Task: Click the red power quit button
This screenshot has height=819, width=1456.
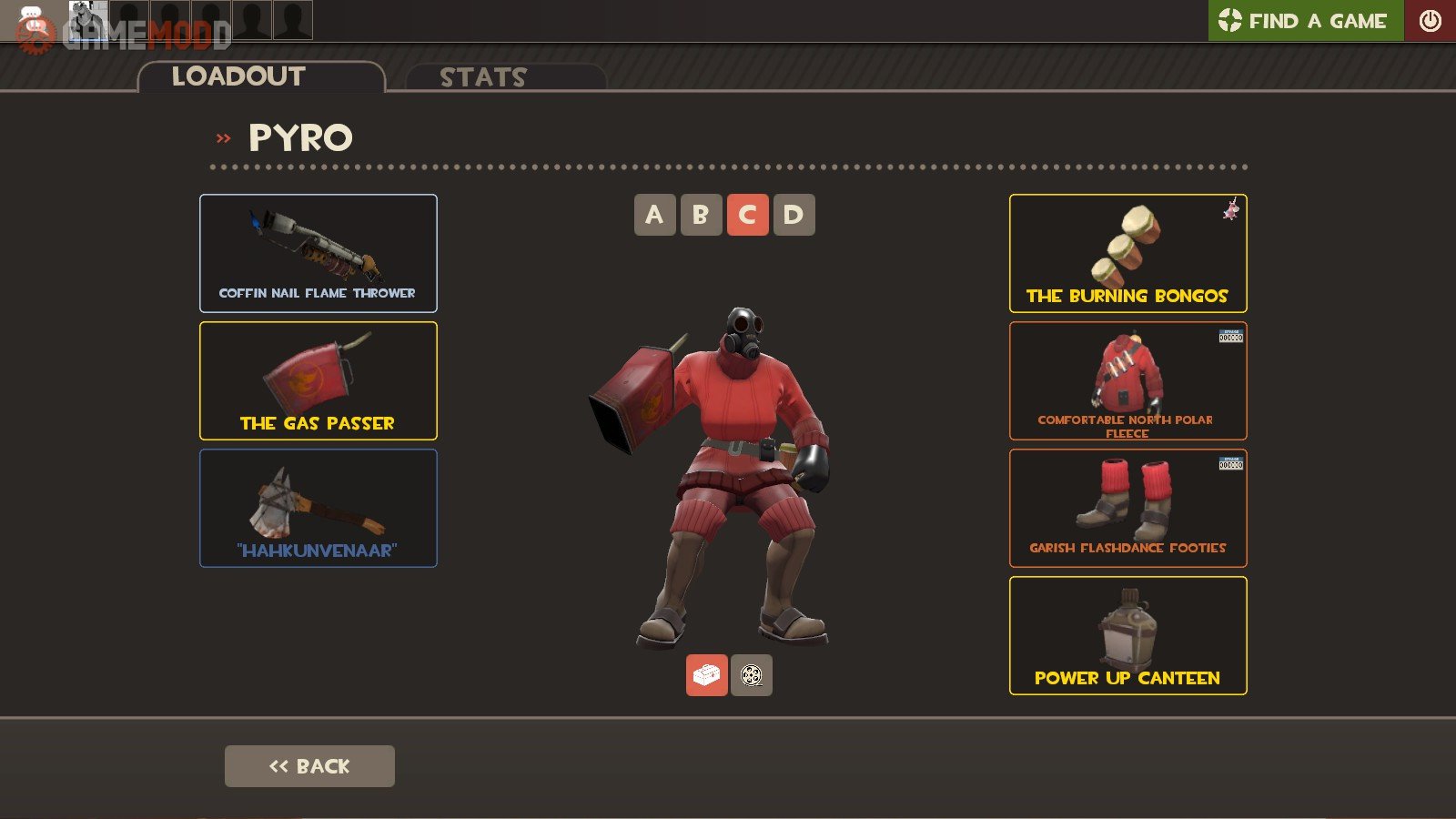Action: click(x=1430, y=20)
